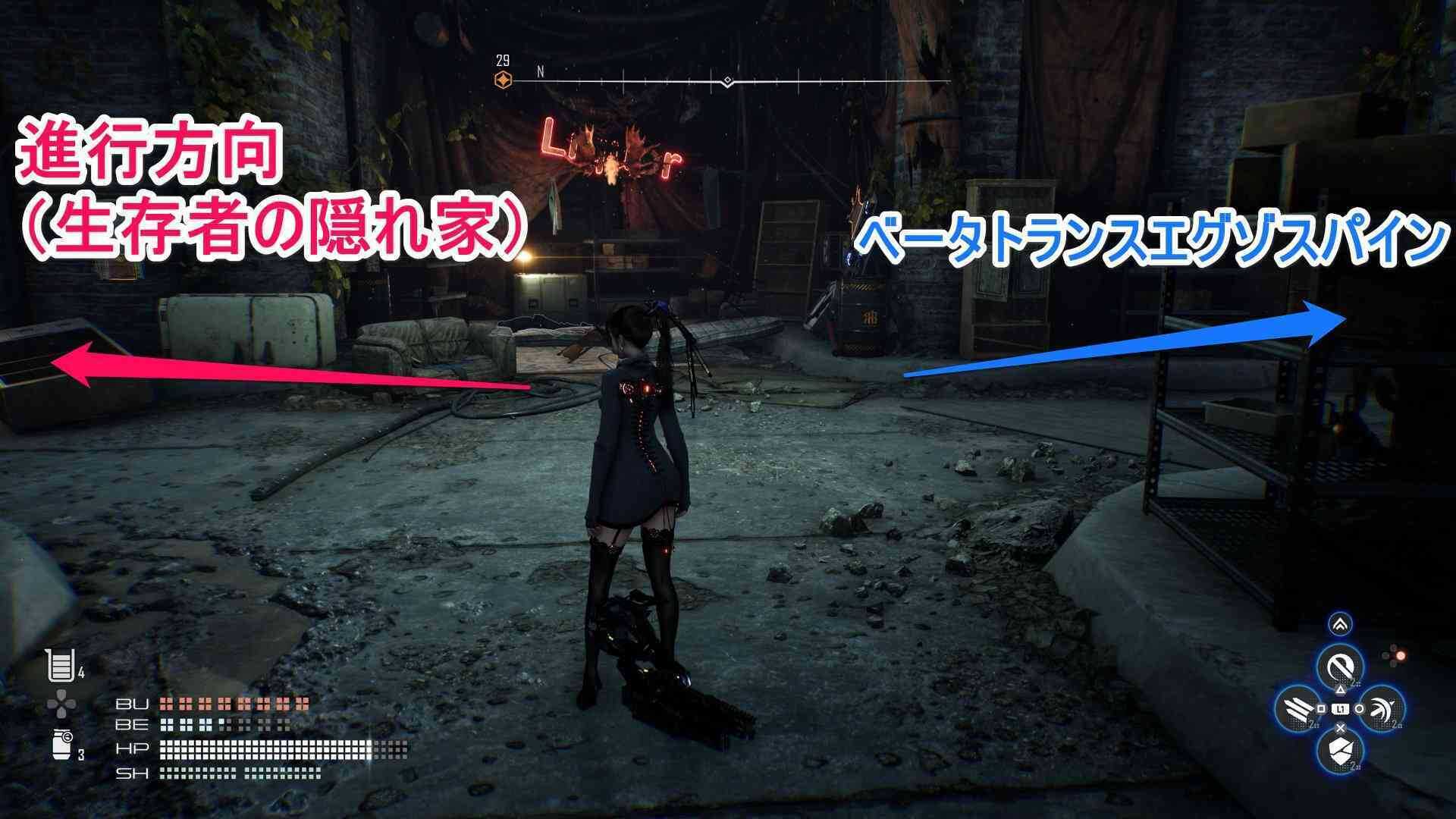Click the L1 button prompt icon
Image resolution: width=1456 pixels, height=819 pixels.
[x=1341, y=709]
